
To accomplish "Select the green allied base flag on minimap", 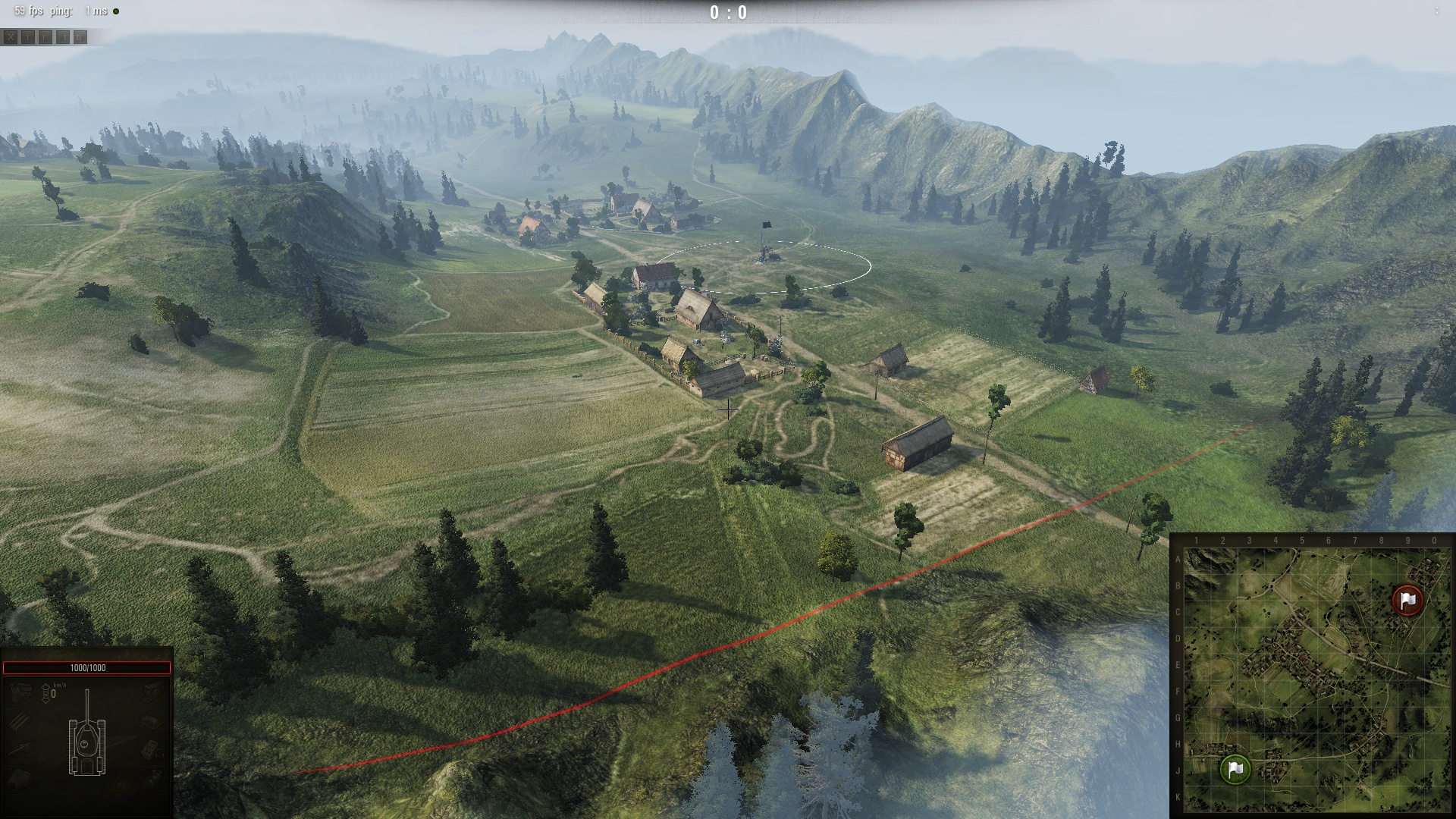I will 1235,769.
